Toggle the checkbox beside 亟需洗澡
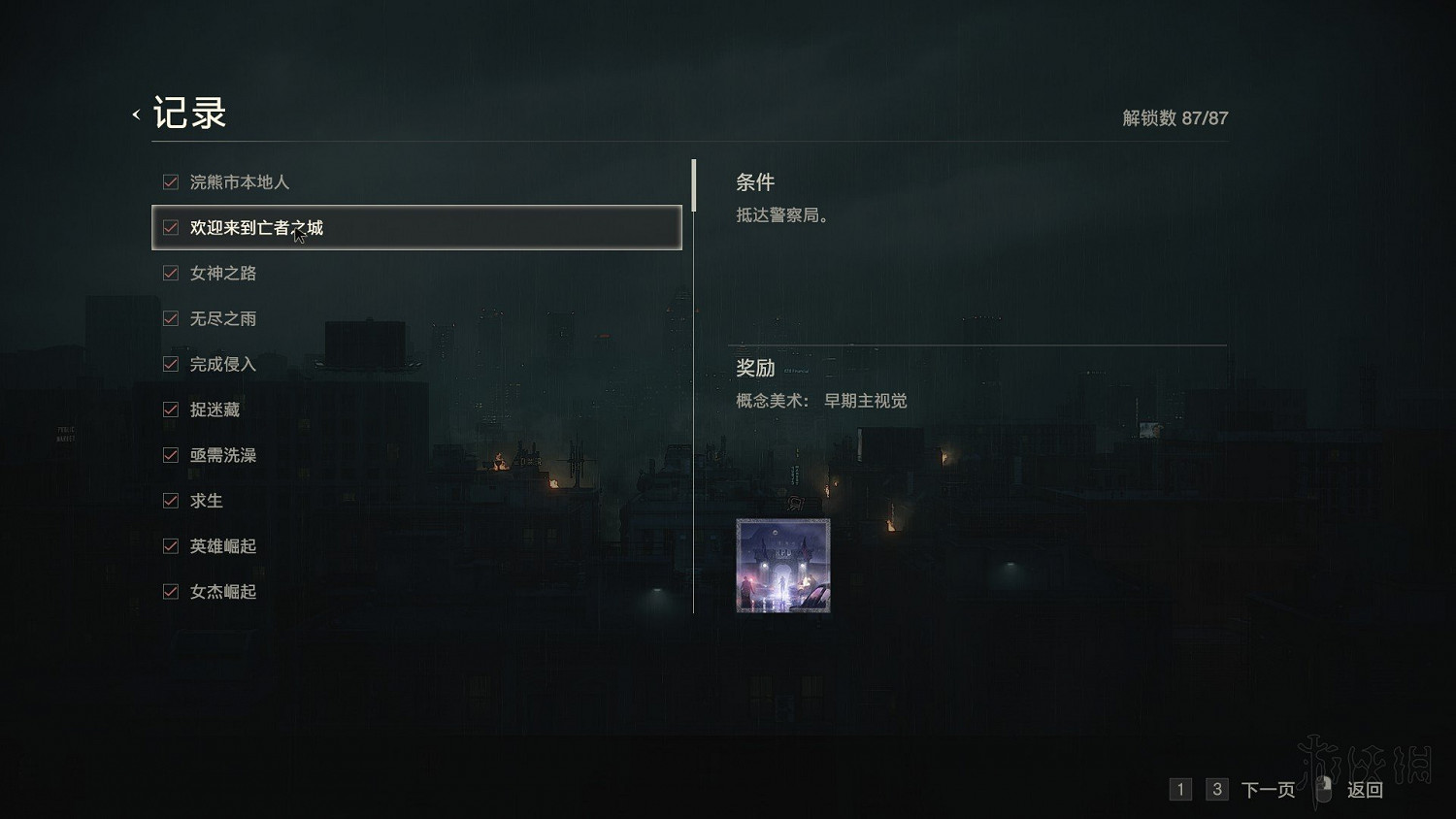The image size is (1456, 819). tap(170, 455)
